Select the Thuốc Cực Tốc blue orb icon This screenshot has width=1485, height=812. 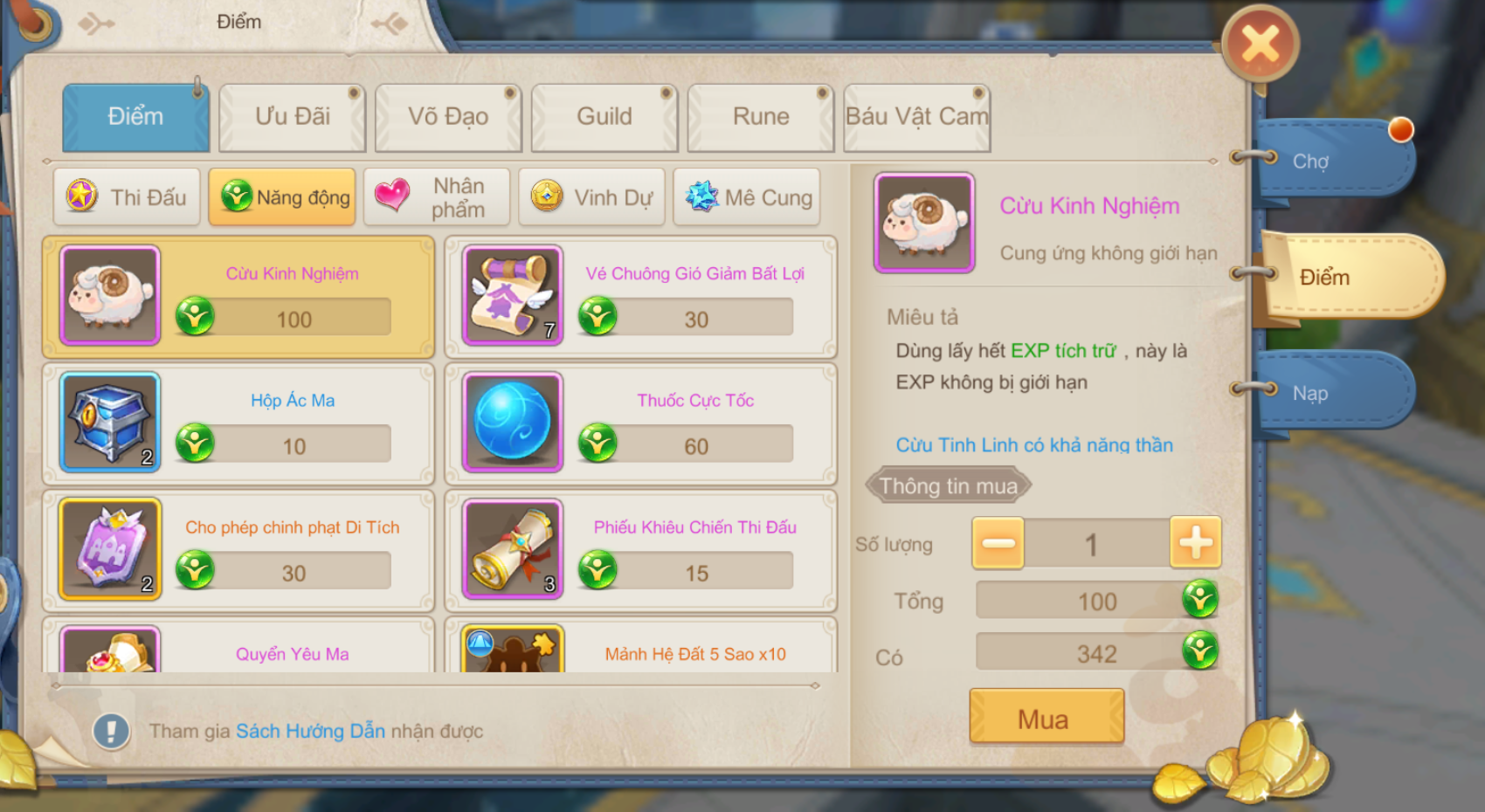(511, 423)
